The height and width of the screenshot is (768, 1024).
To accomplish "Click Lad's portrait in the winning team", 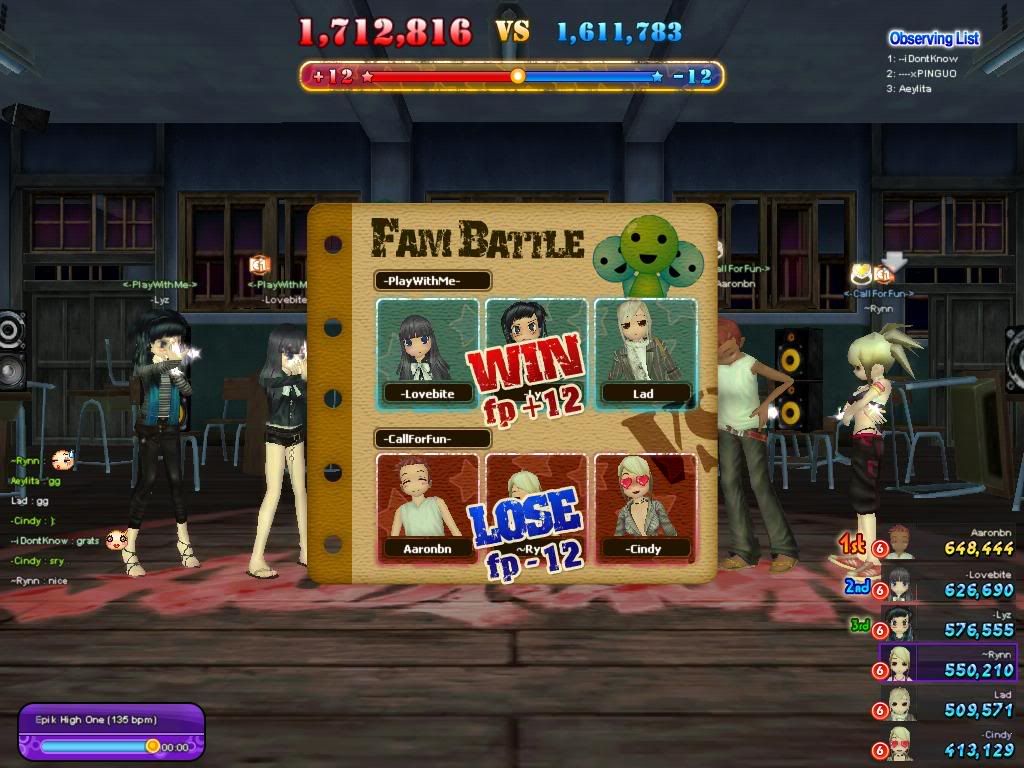I will click(645, 352).
